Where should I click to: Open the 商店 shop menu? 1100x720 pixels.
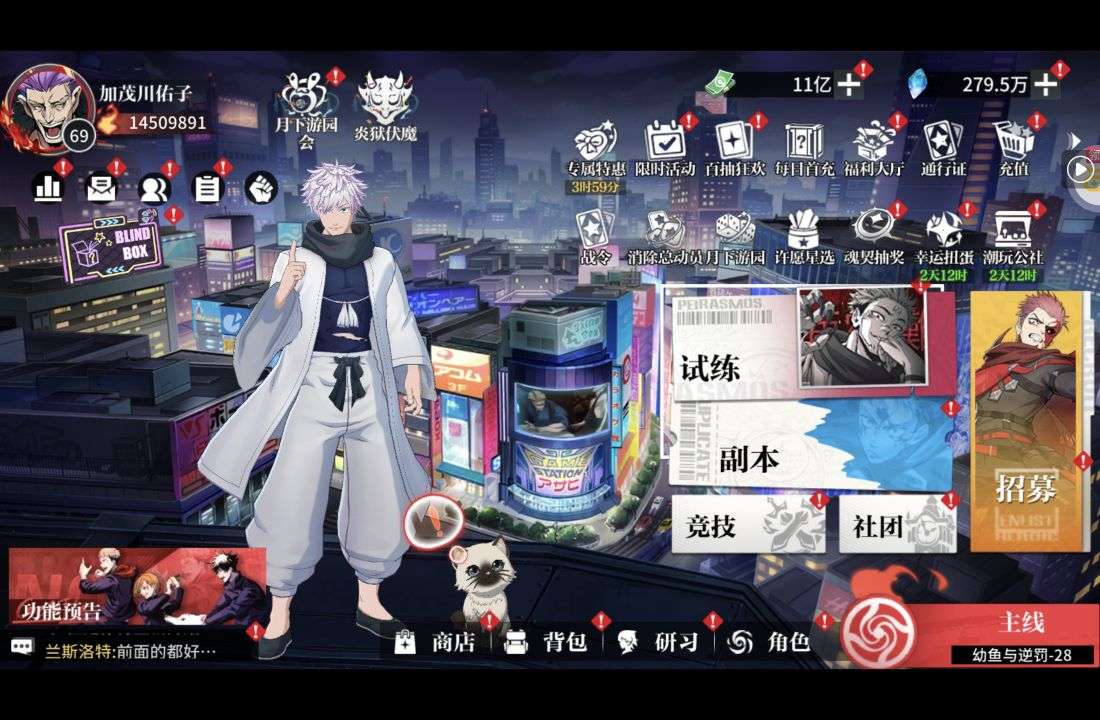[x=435, y=642]
